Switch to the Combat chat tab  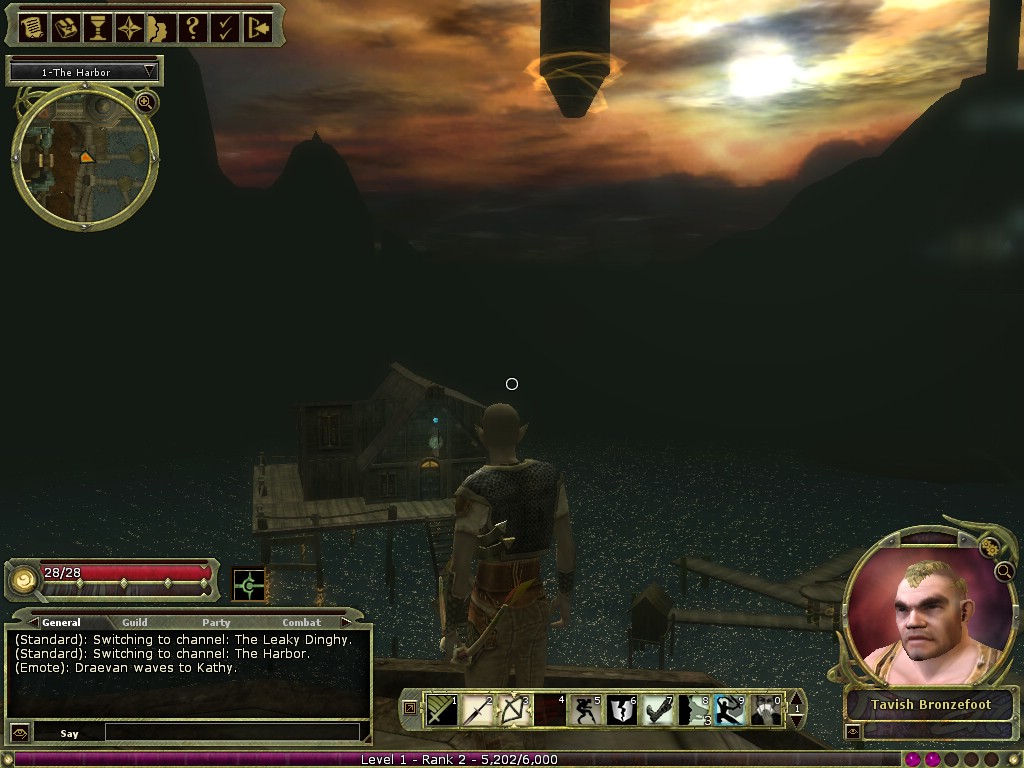tap(301, 622)
